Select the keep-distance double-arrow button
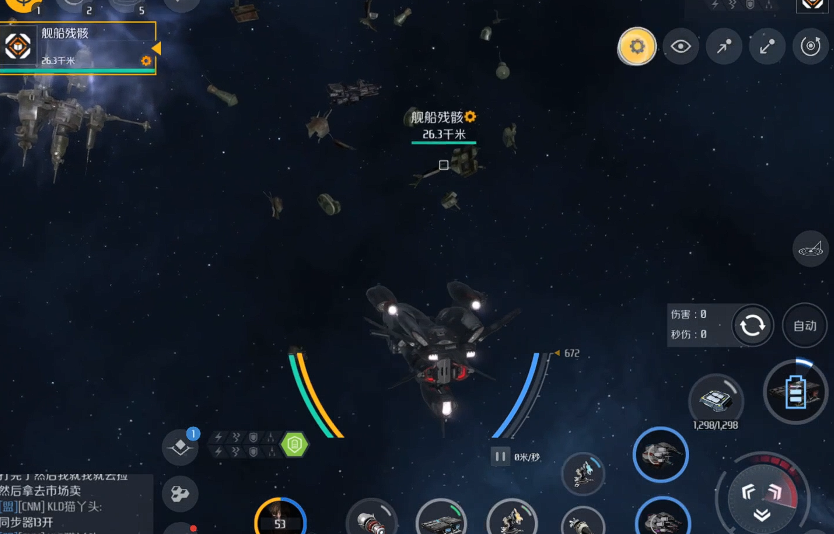 coord(767,46)
